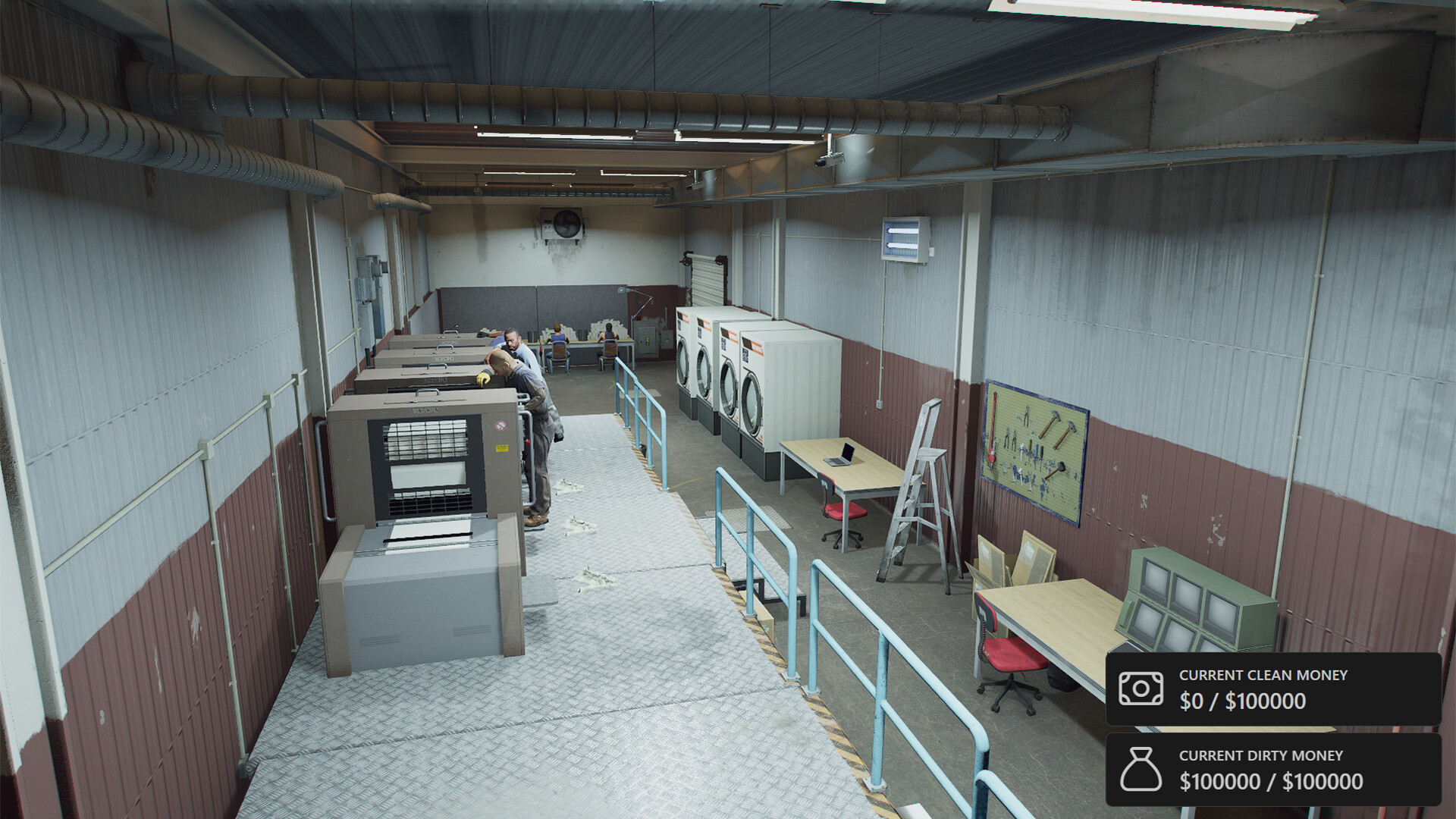Select the Current Clean Money tracker panel
The image size is (1456, 819).
pyautogui.click(x=1272, y=689)
